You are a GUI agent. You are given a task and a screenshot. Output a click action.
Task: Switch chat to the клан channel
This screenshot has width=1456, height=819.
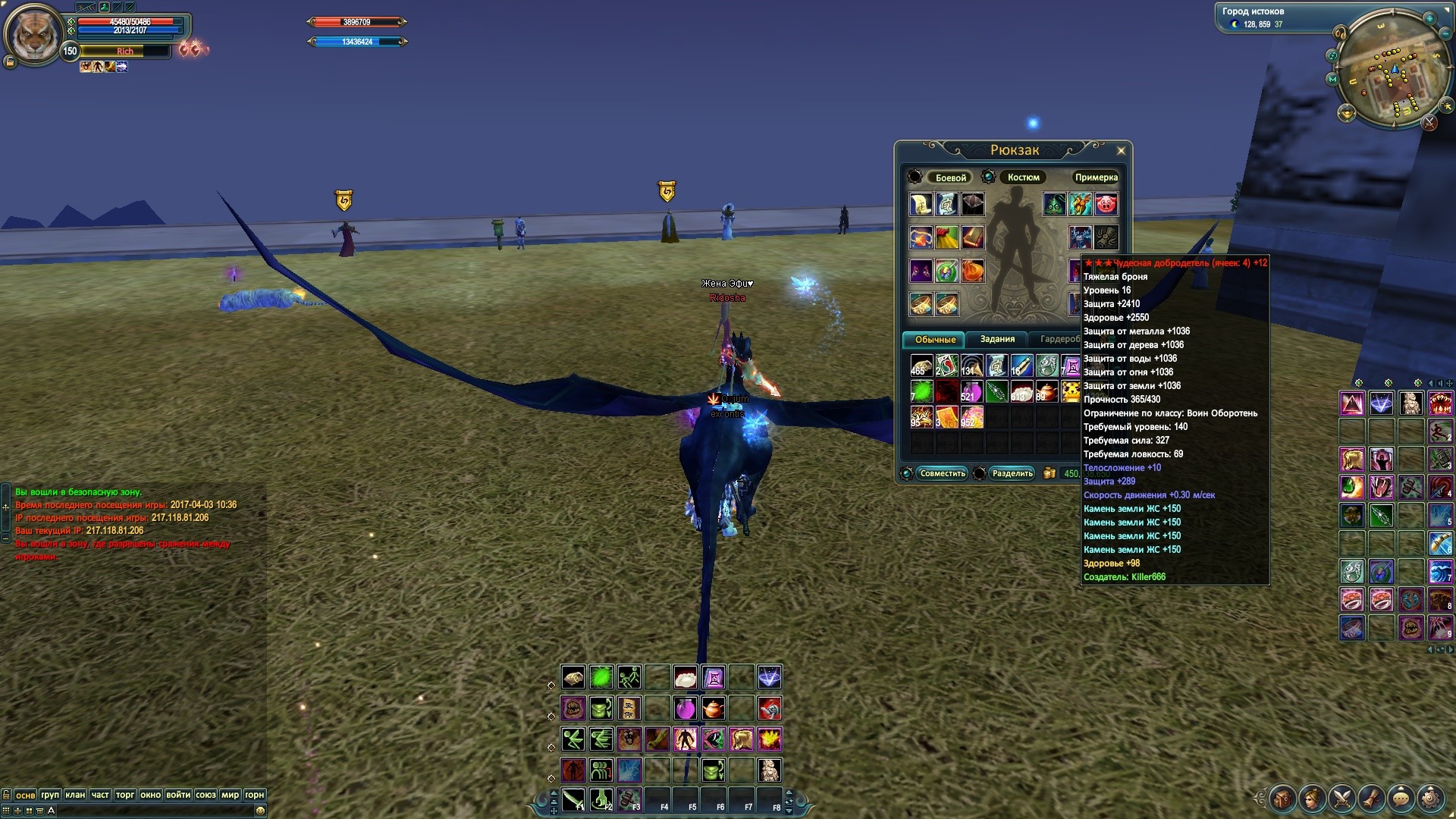[x=75, y=795]
